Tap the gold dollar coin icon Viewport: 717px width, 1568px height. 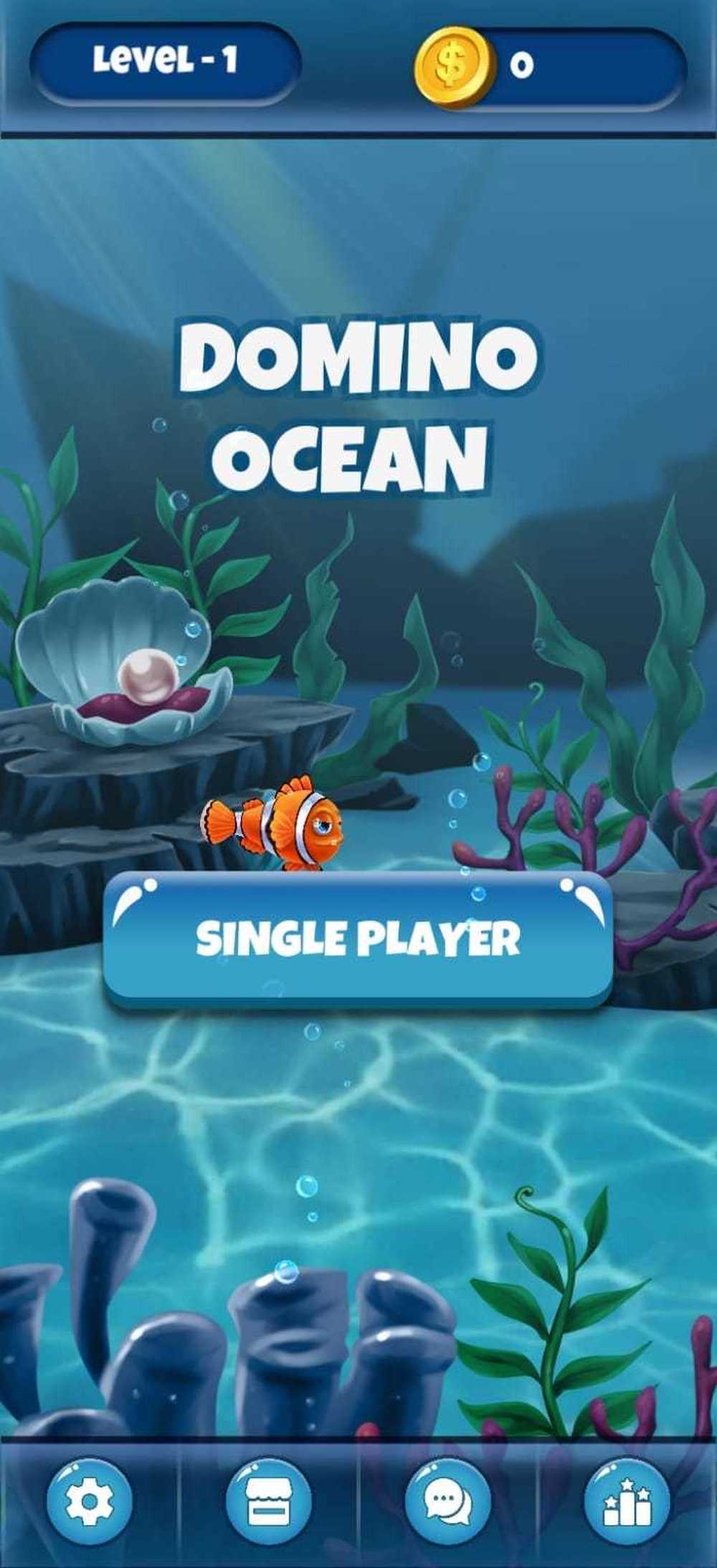tap(455, 66)
